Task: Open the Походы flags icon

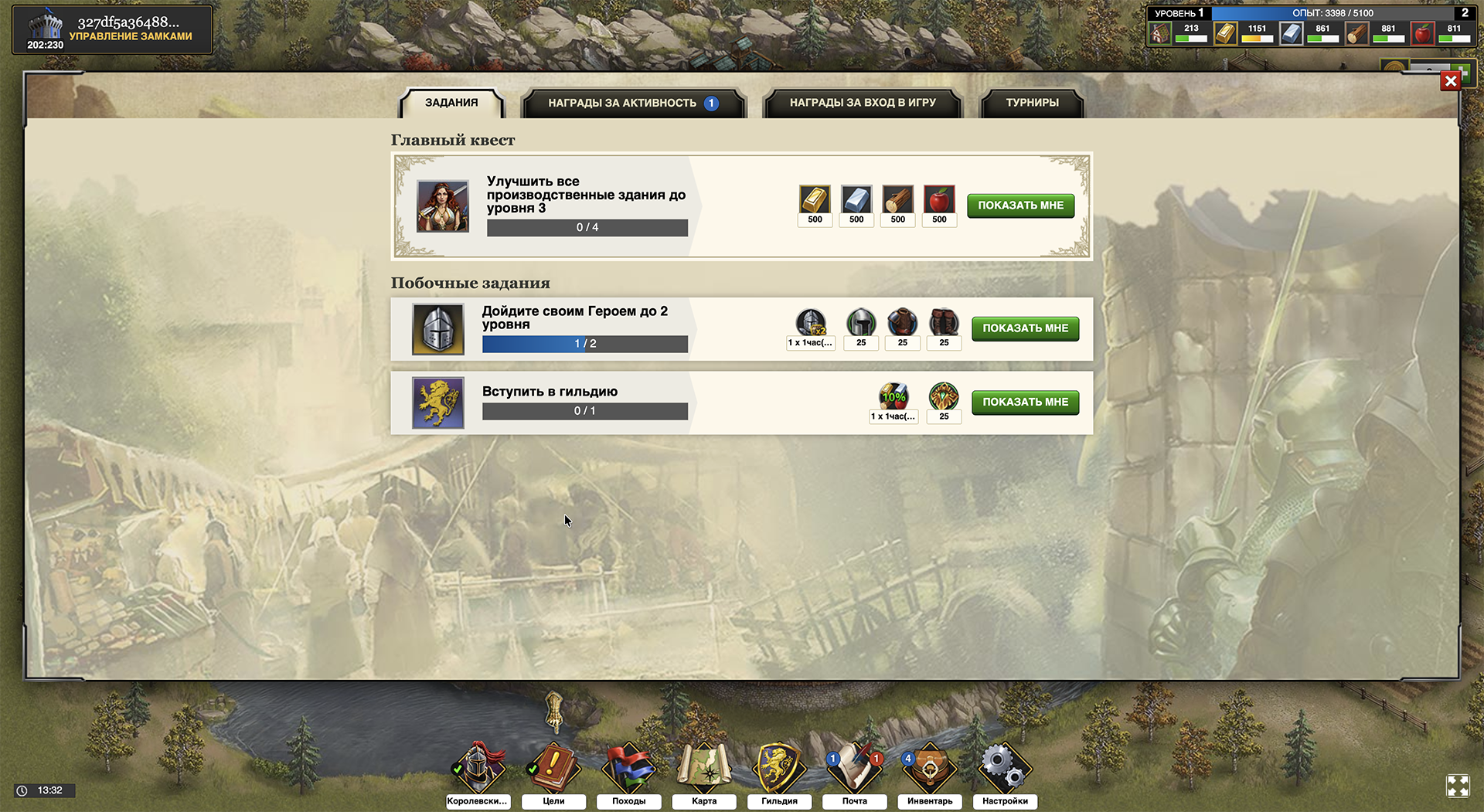Action: point(628,765)
